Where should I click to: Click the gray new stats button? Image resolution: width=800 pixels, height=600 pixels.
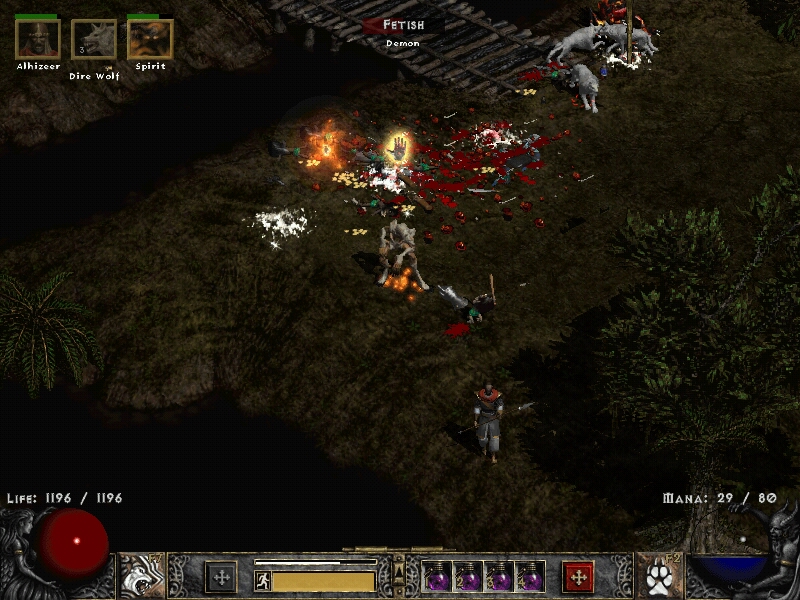(x=221, y=576)
